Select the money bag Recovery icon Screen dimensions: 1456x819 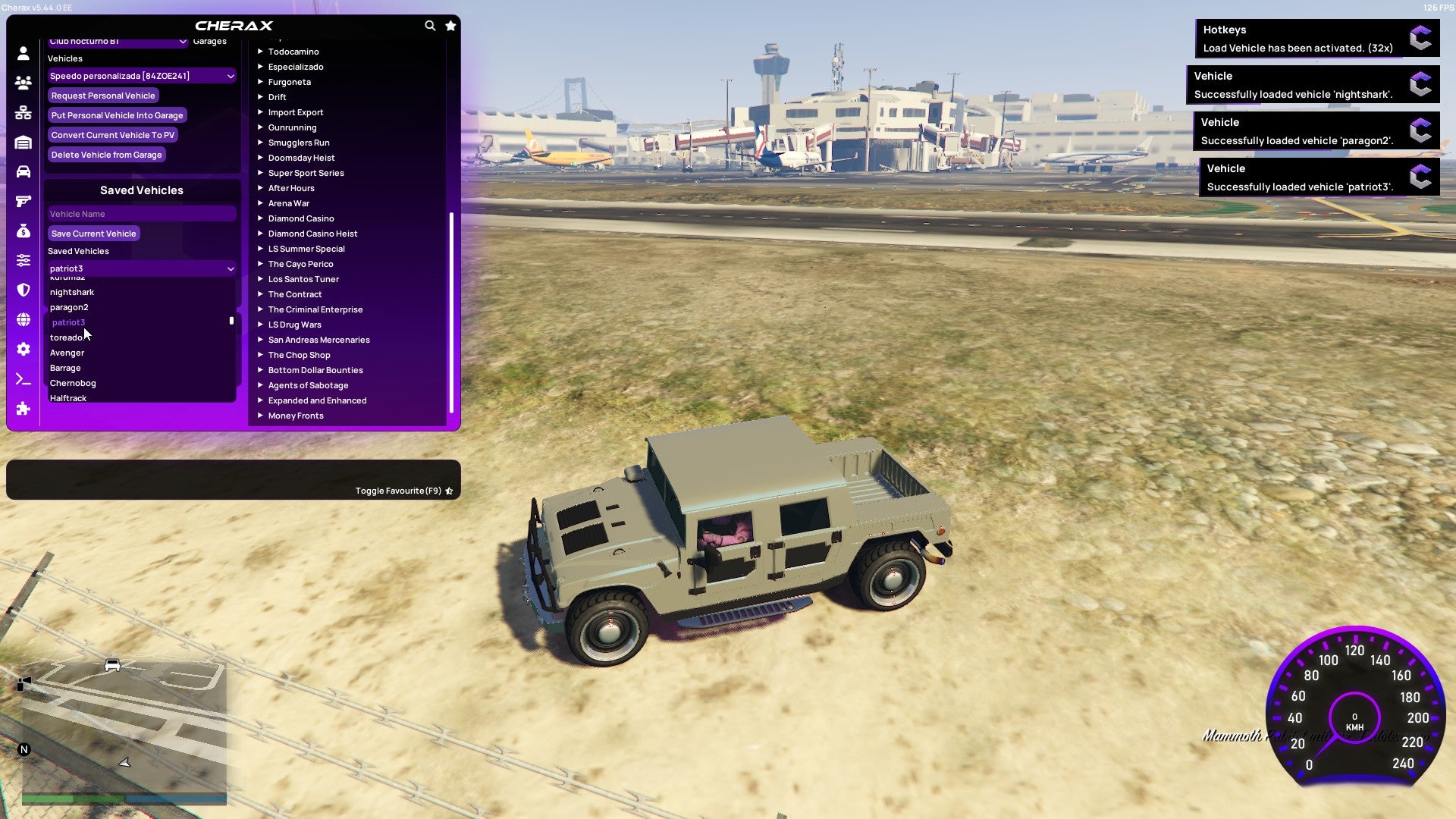point(23,231)
